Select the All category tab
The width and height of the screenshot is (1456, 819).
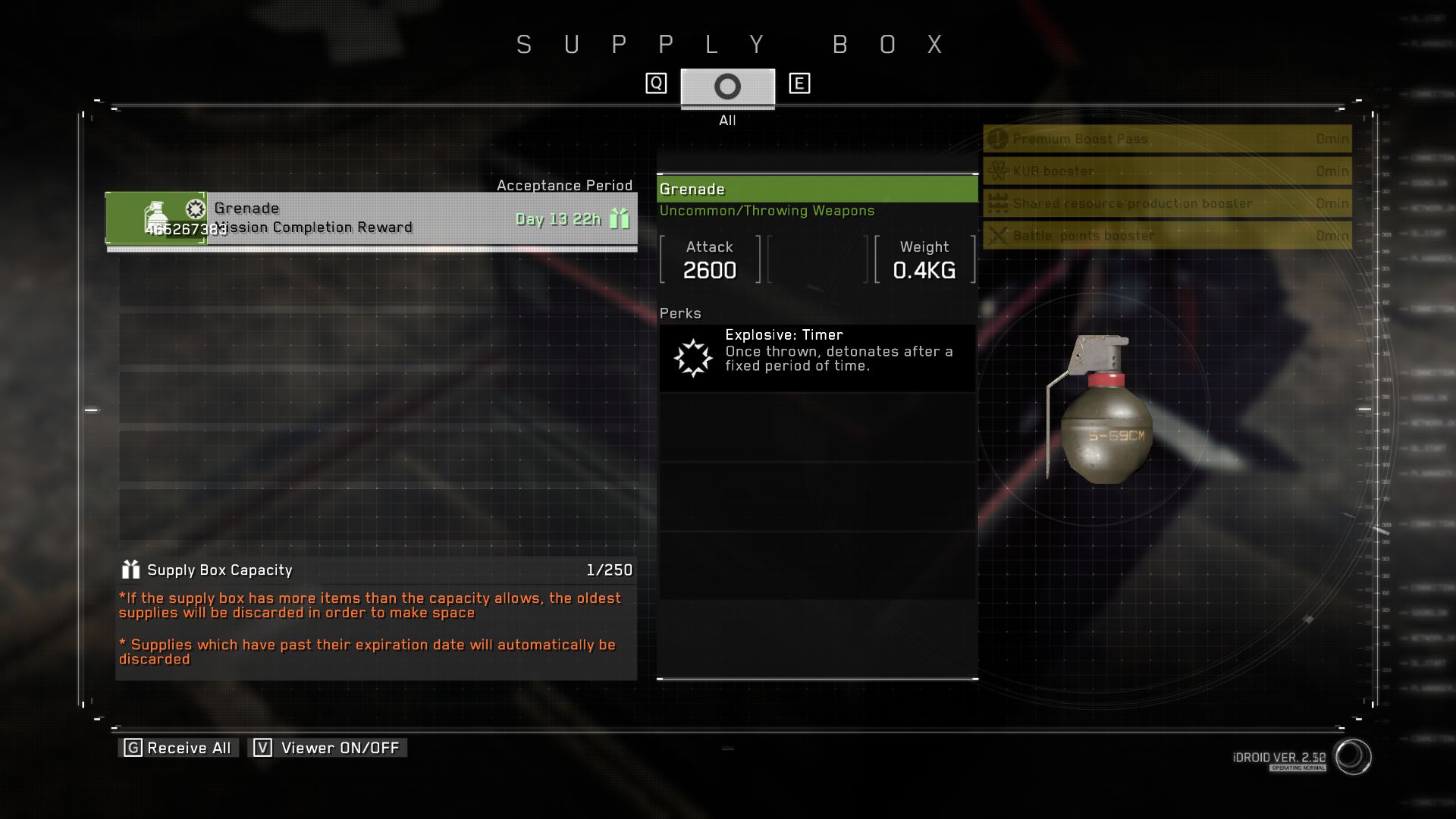click(x=726, y=86)
